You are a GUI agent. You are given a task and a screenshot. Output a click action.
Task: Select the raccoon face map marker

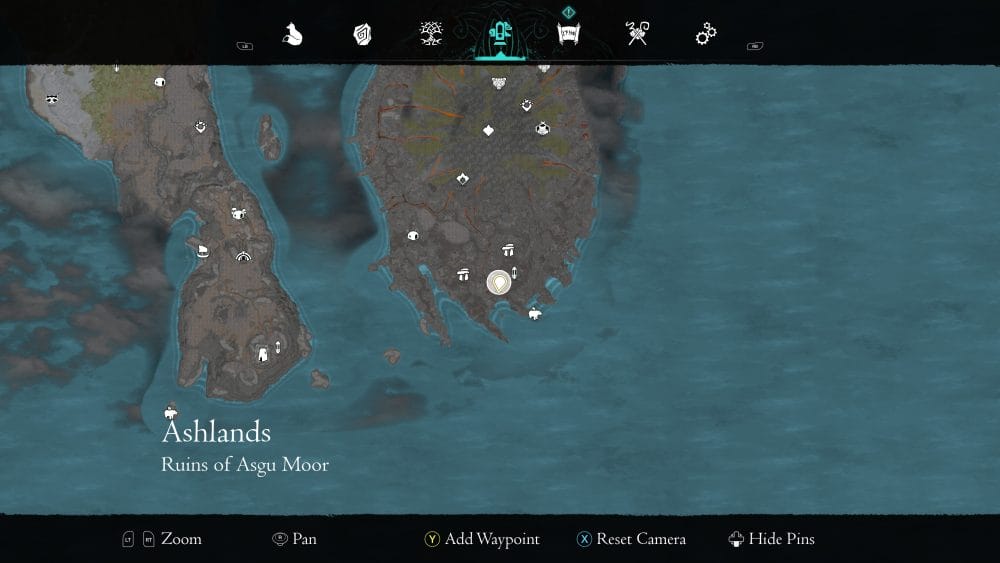pos(50,99)
